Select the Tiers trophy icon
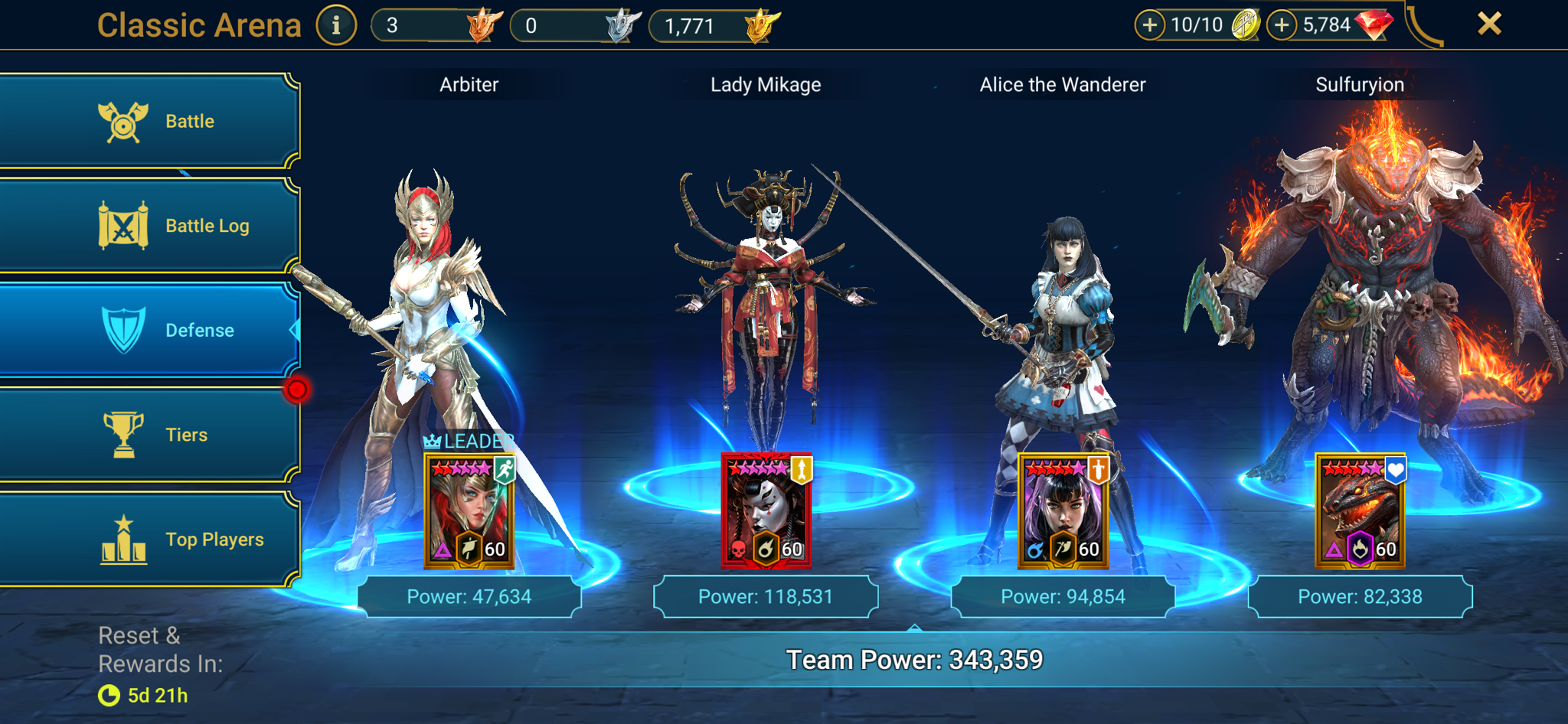The width and height of the screenshot is (1568, 724). tap(125, 434)
